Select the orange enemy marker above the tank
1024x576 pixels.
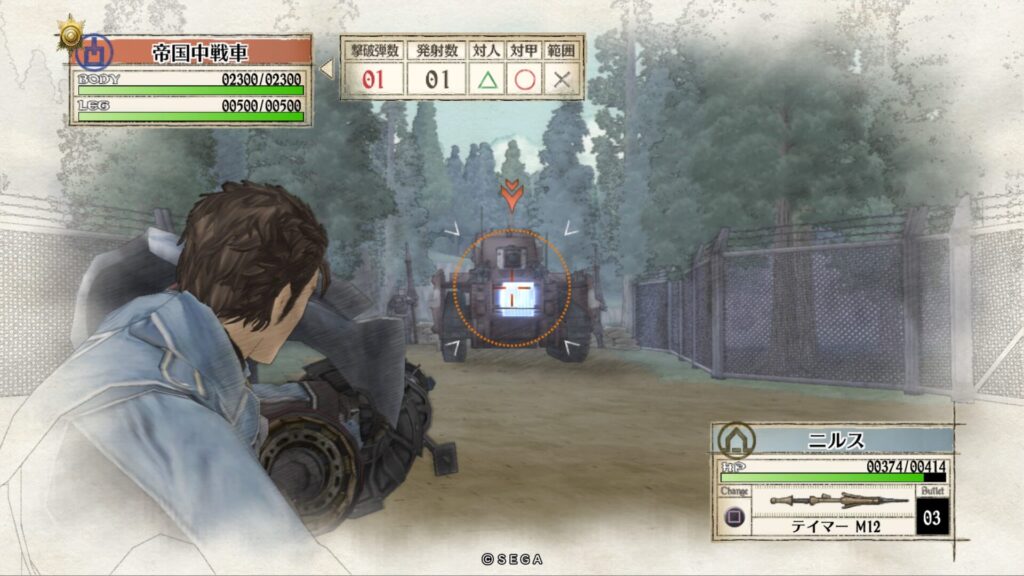[511, 194]
